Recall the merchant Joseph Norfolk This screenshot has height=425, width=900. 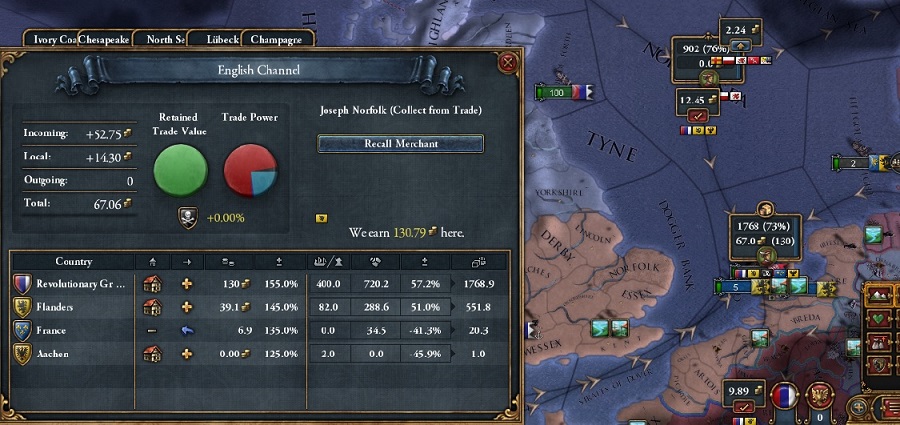pos(400,143)
